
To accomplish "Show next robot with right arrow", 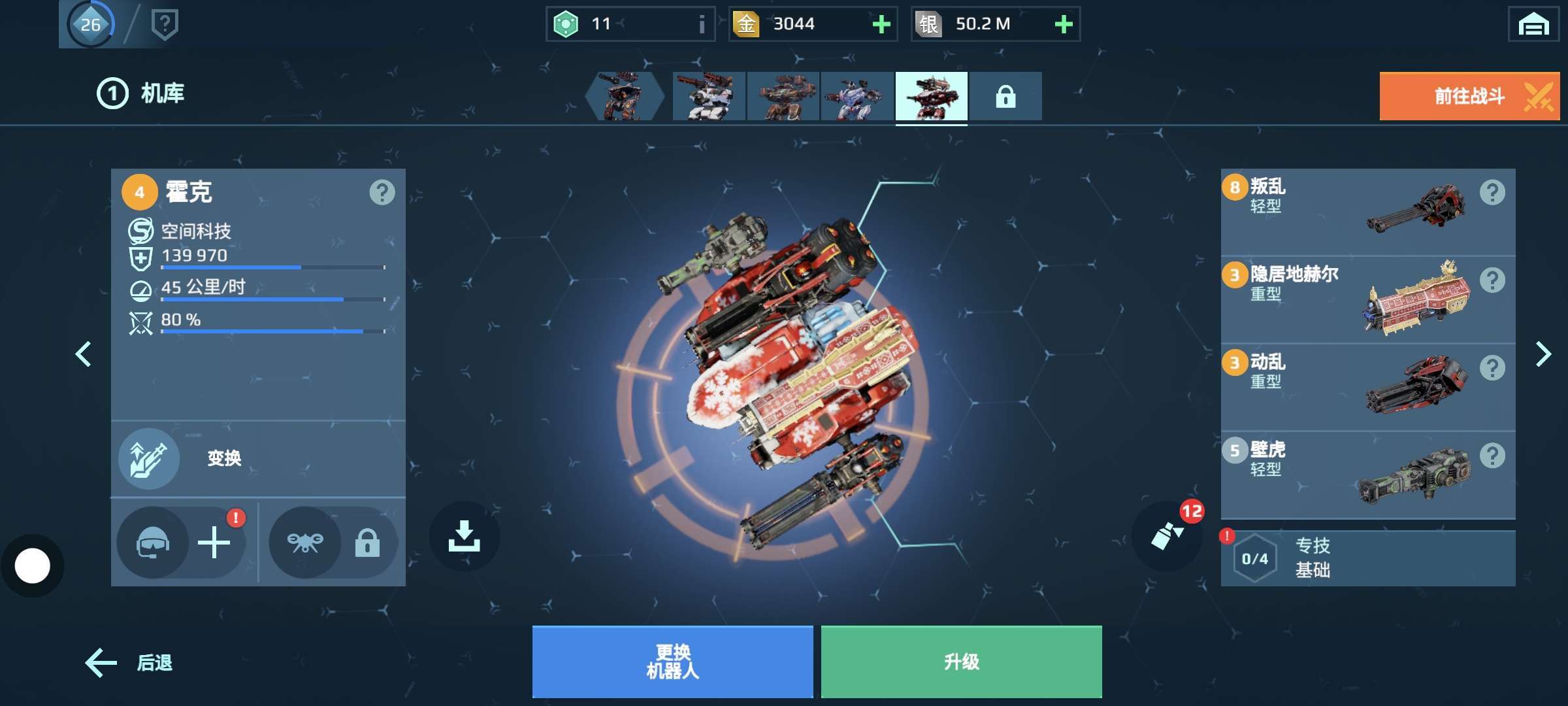I will pyautogui.click(x=1543, y=354).
